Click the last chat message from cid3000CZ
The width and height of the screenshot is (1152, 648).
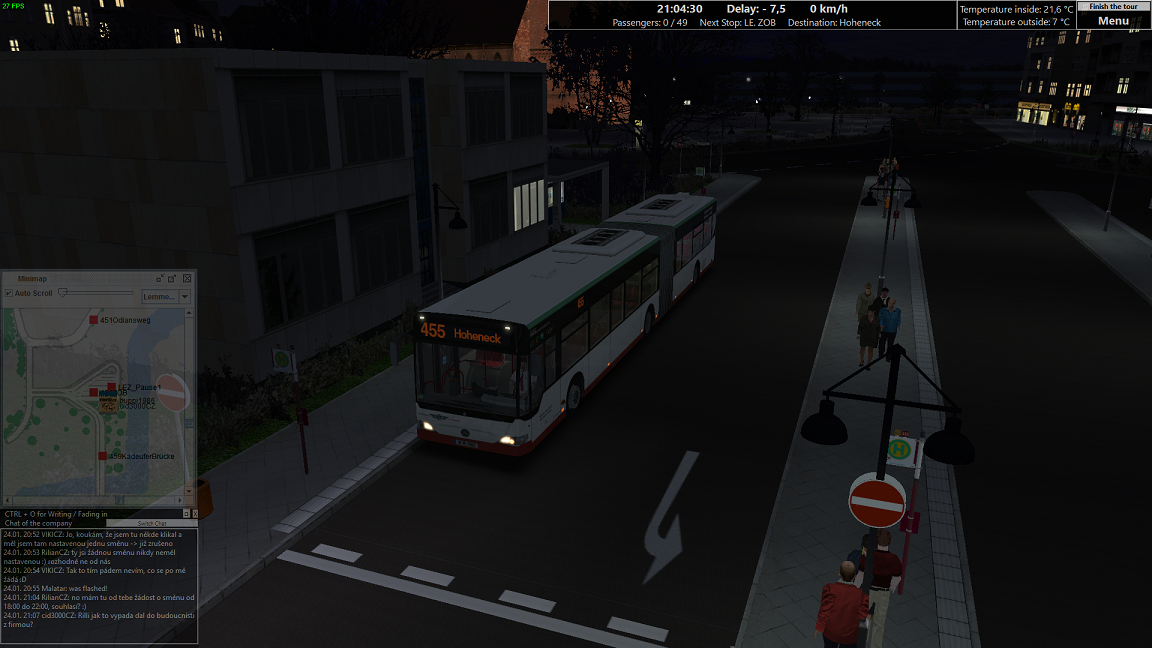point(100,619)
